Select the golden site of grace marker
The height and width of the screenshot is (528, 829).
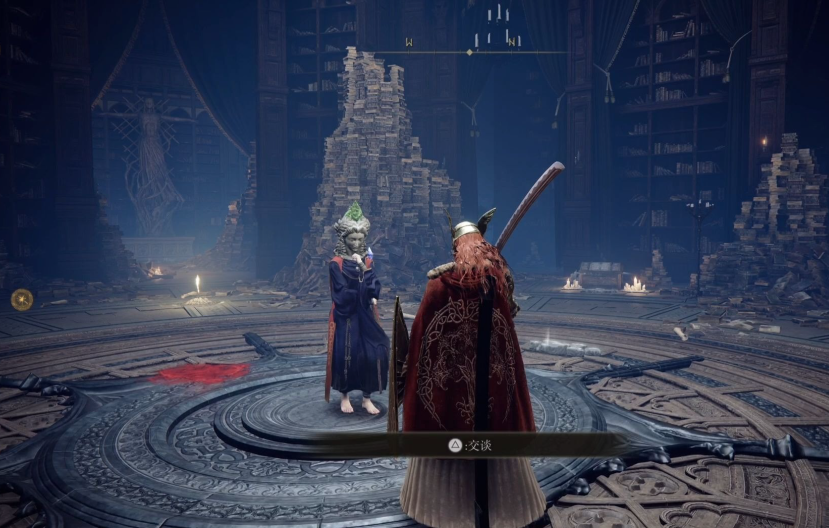coord(21,298)
